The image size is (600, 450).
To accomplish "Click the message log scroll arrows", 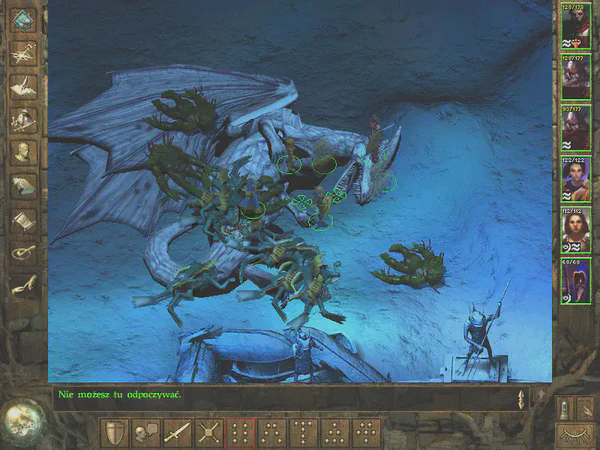I will pos(521,398).
